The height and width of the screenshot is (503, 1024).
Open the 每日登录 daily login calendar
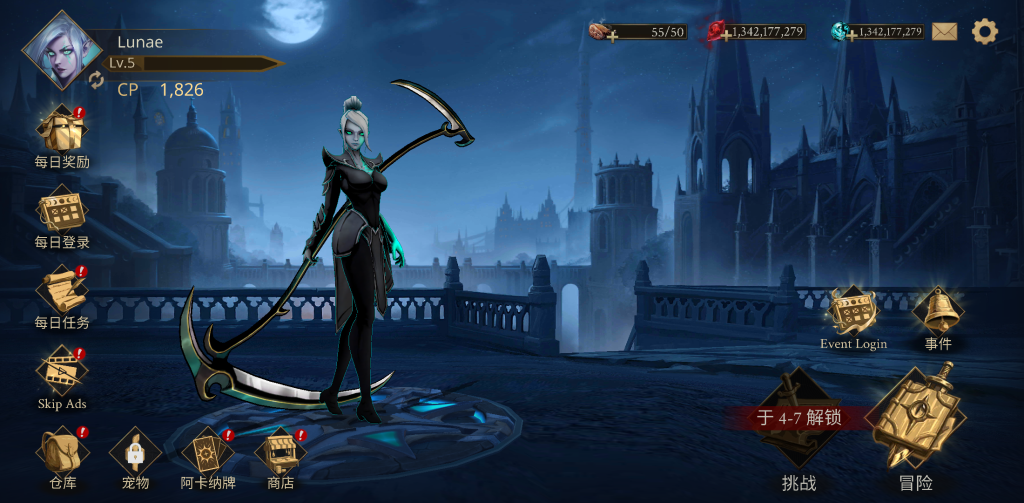coord(62,212)
